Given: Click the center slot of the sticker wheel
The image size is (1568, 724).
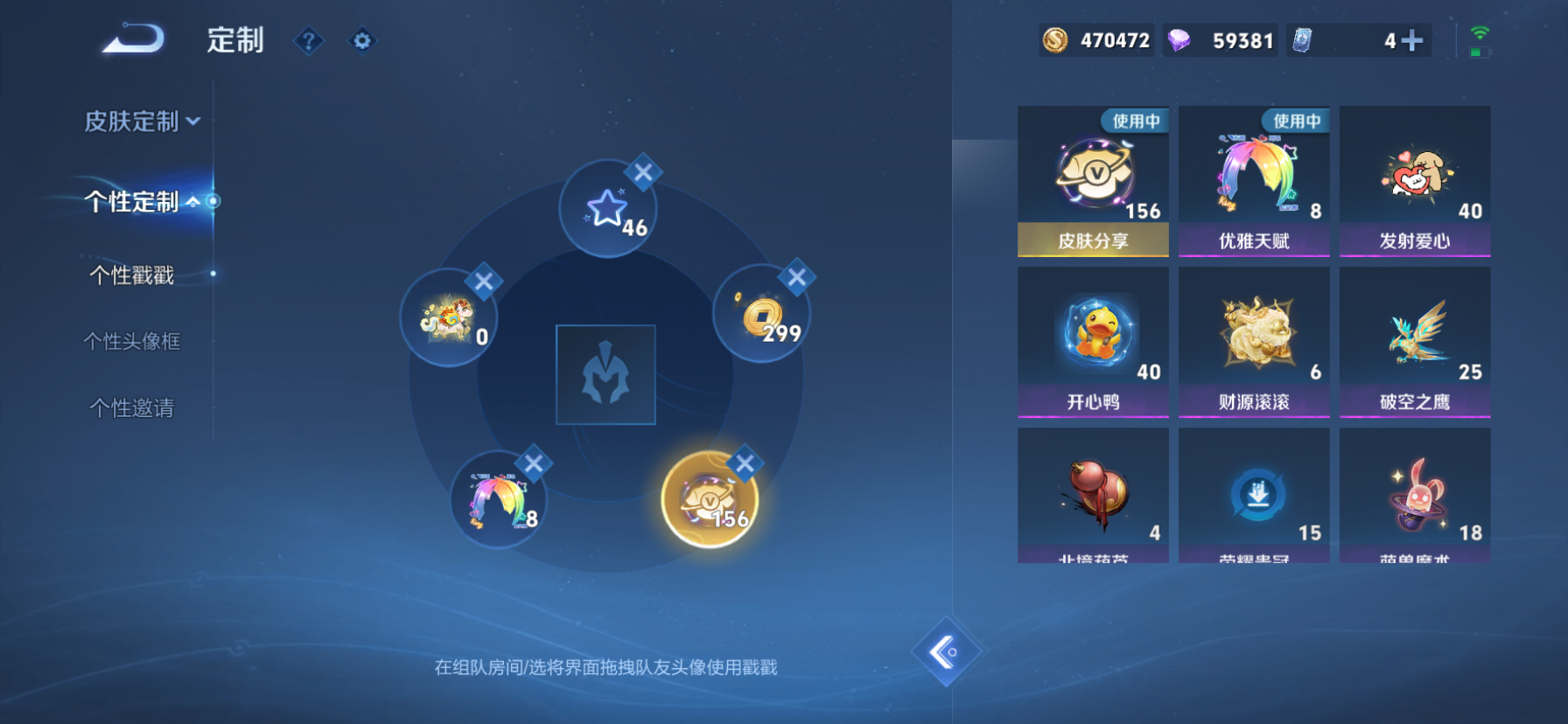Looking at the screenshot, I should coord(605,375).
